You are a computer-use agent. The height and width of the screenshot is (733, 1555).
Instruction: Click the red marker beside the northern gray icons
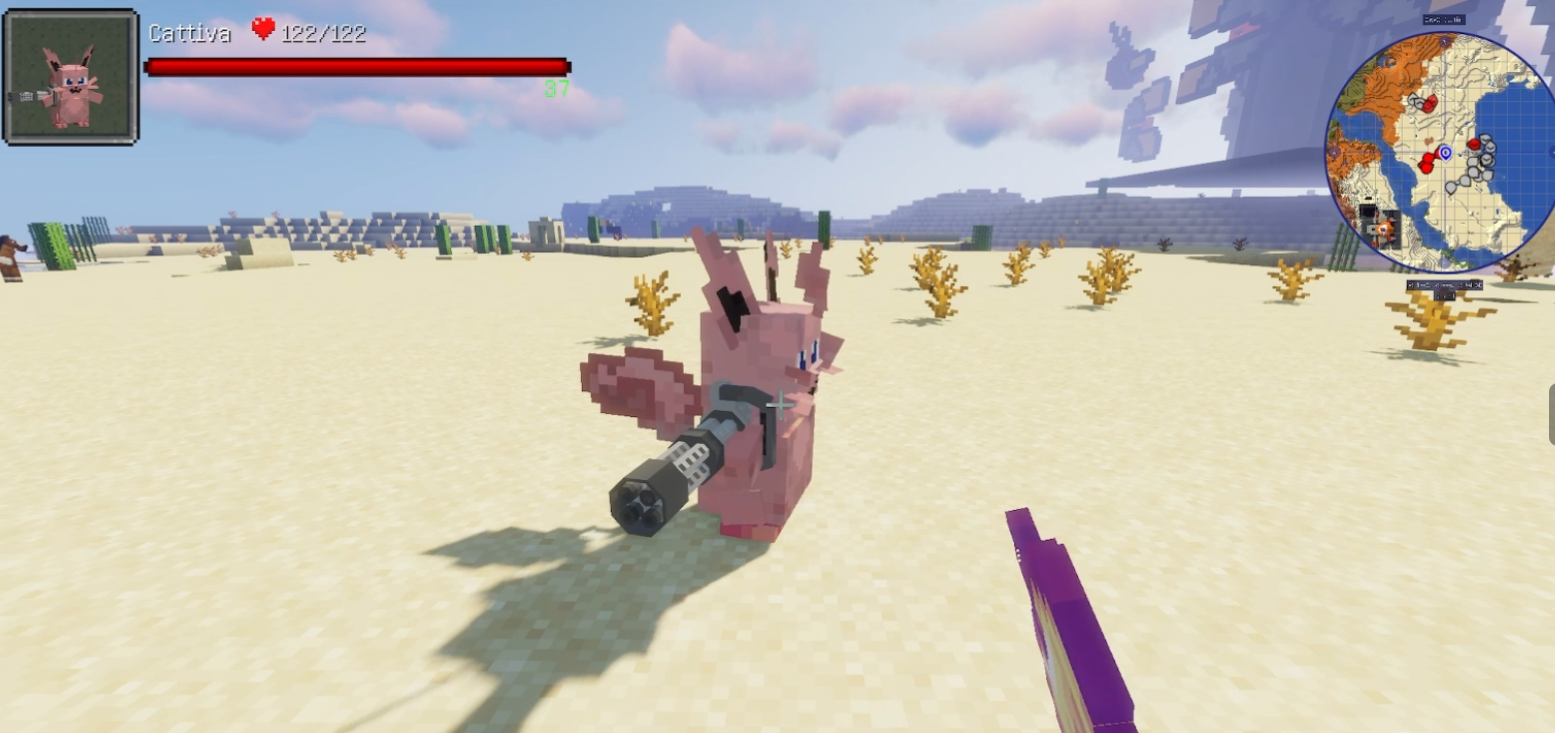[1474, 143]
